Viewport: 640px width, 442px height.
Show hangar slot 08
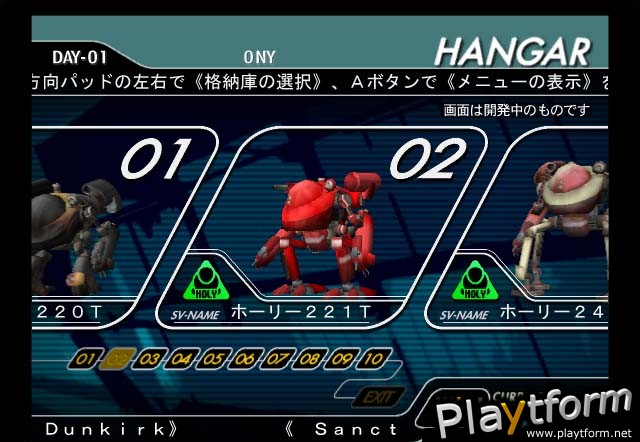click(x=311, y=357)
